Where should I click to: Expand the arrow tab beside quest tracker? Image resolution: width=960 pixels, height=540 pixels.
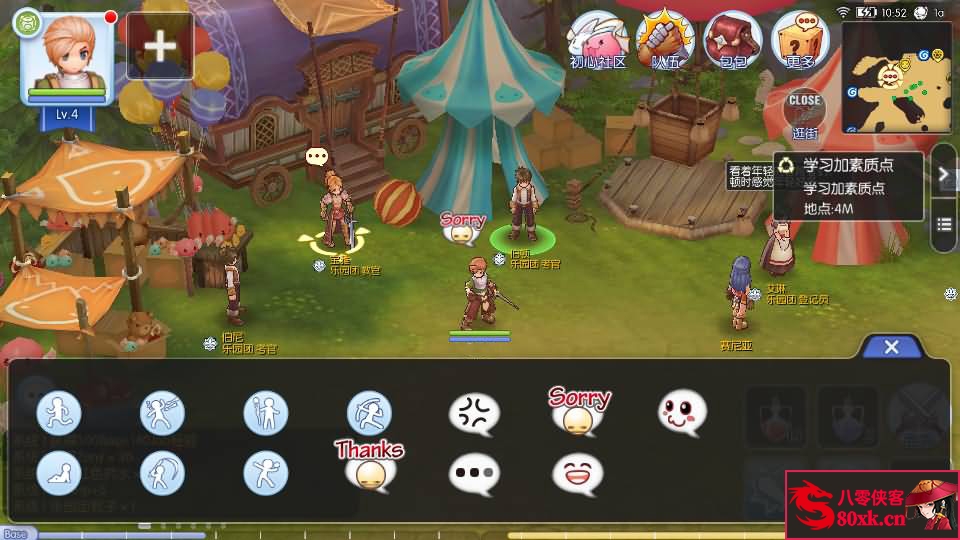944,173
